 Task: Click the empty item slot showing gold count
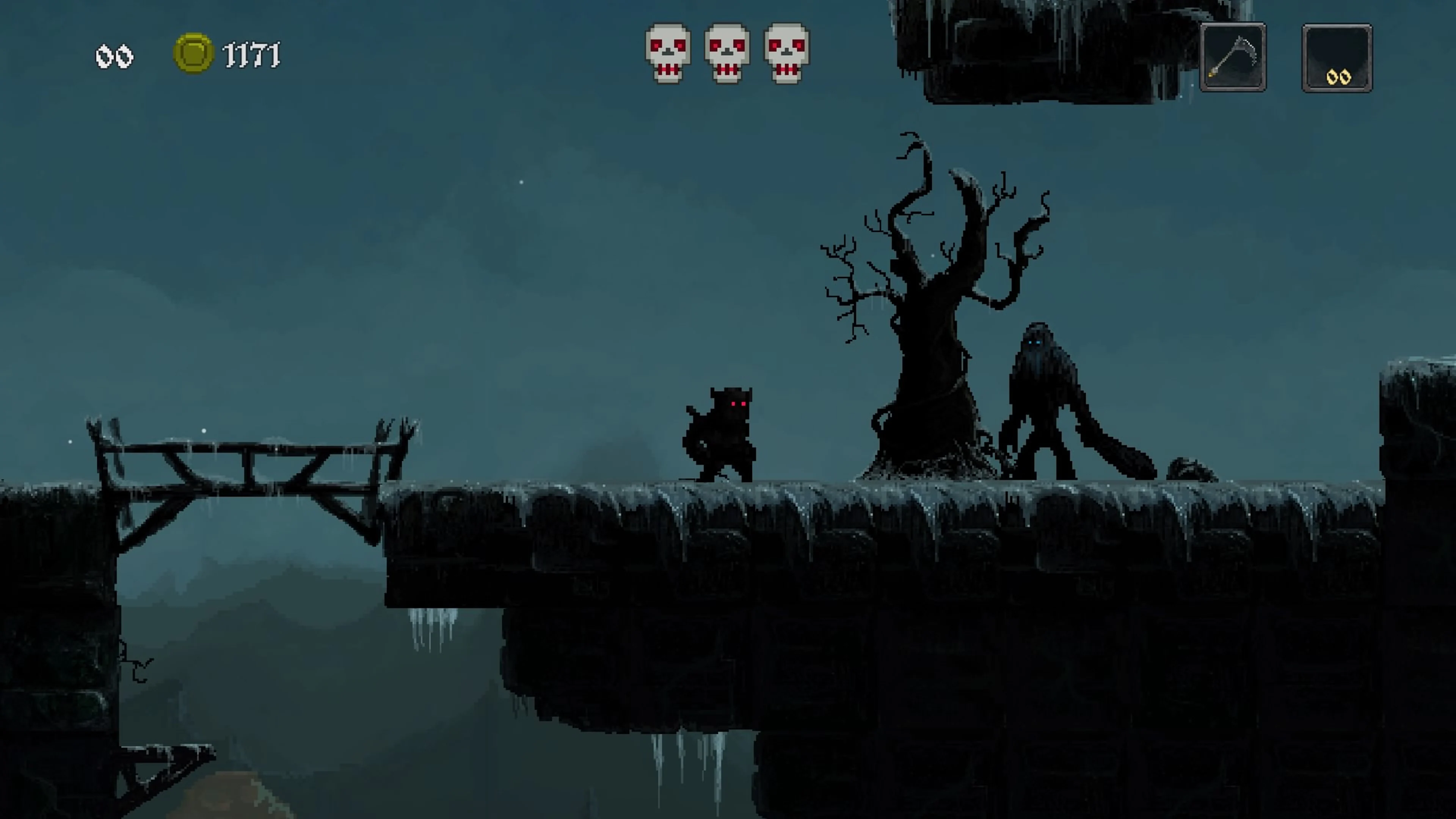coord(1337,56)
